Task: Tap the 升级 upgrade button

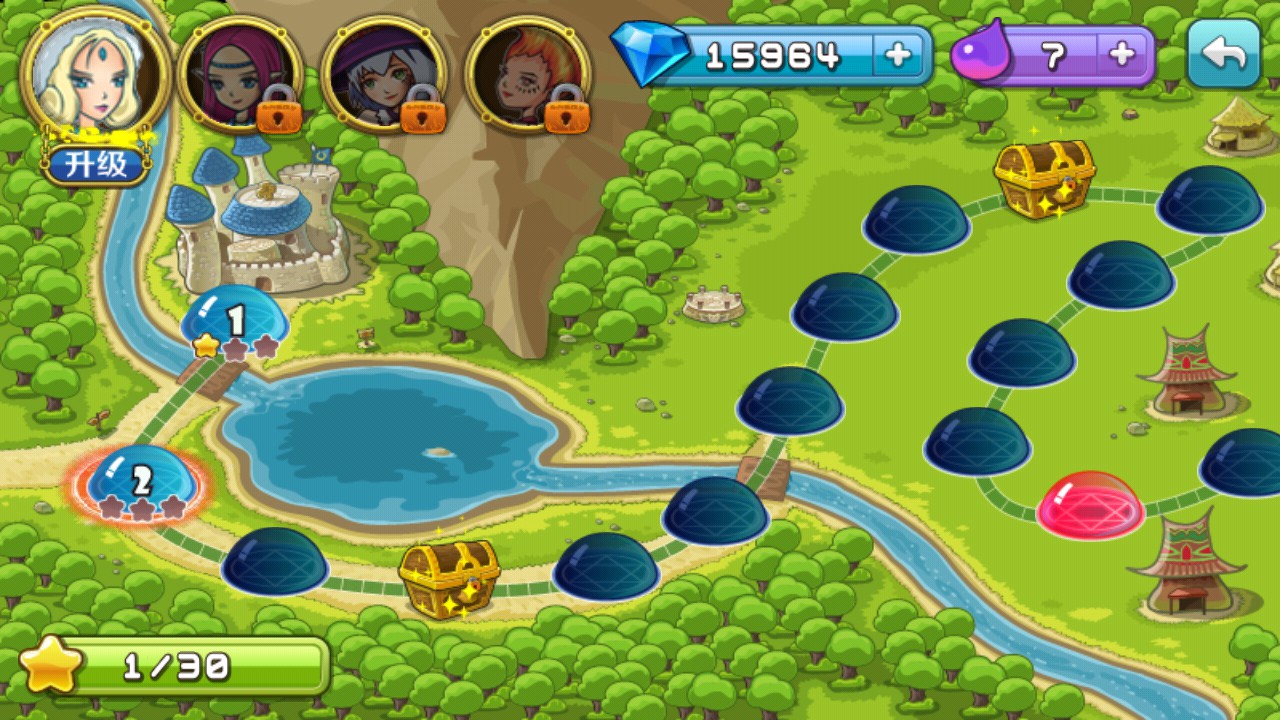Action: [x=97, y=164]
